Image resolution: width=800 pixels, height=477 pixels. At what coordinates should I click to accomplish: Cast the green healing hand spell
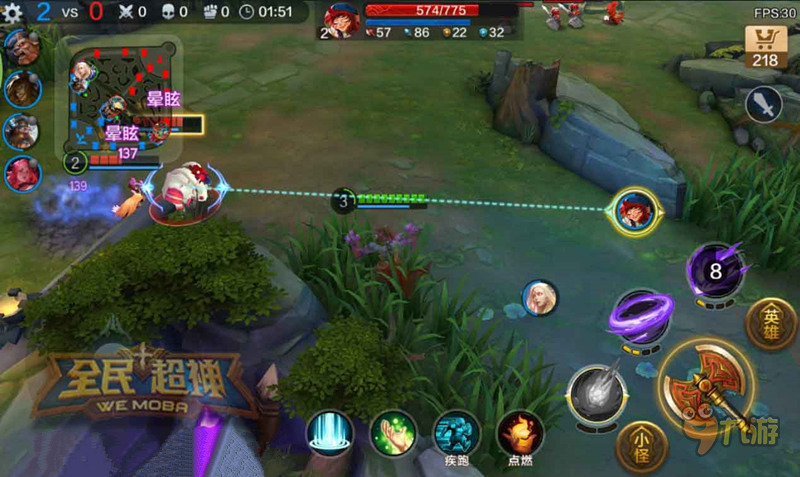(393, 433)
